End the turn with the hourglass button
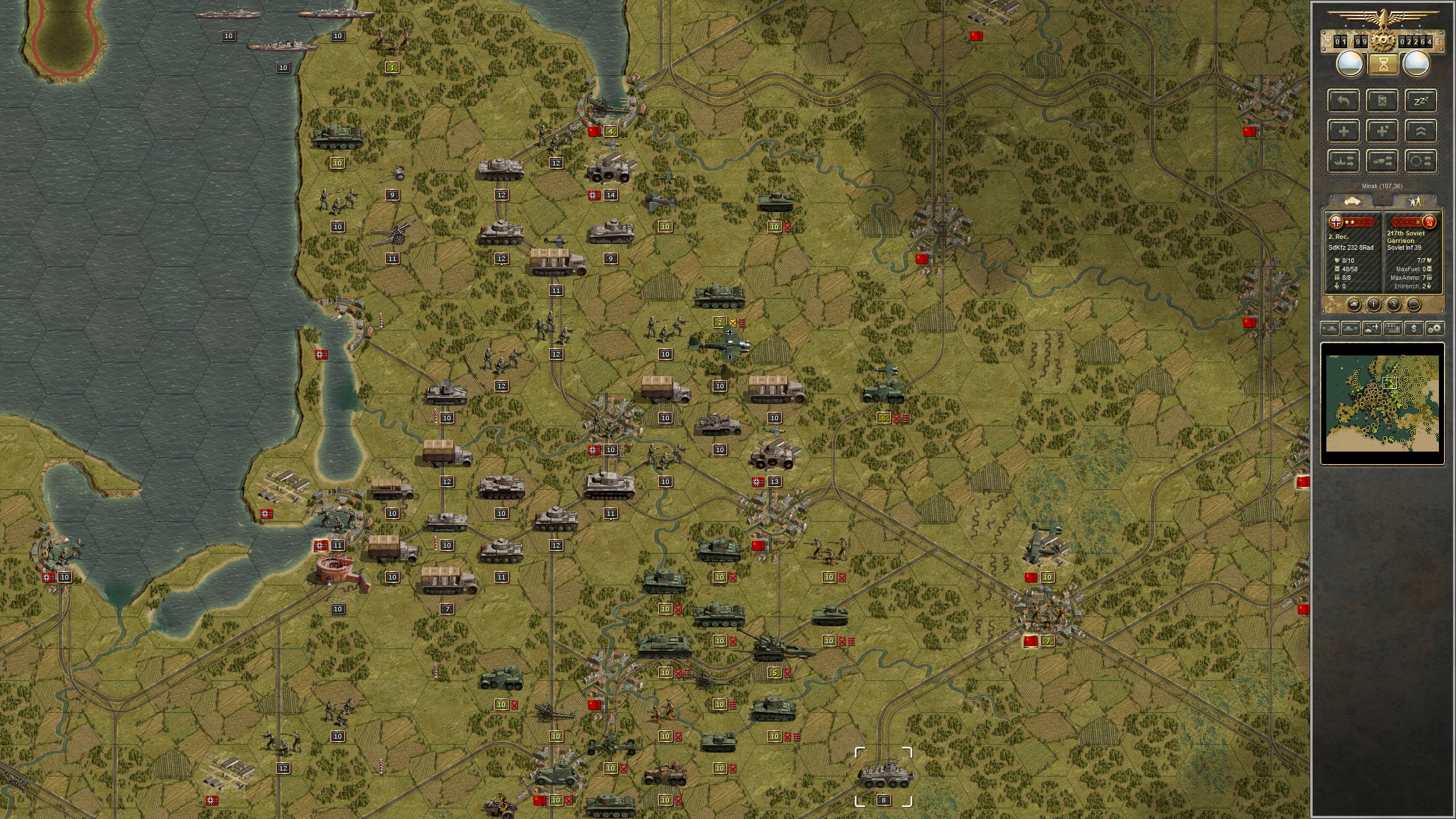The height and width of the screenshot is (819, 1456). tap(1383, 64)
